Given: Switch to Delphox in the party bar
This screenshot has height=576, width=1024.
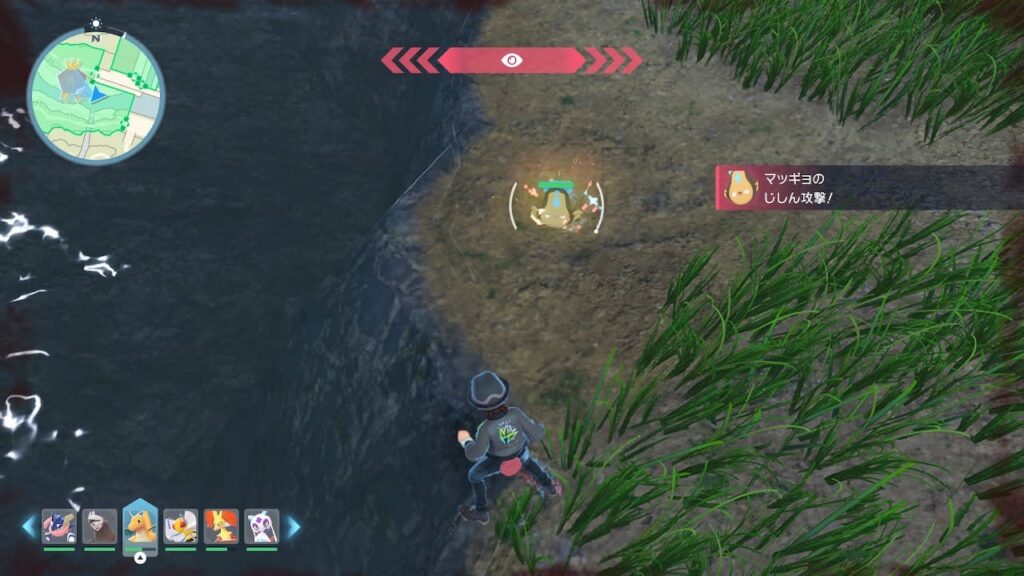Looking at the screenshot, I should 221,526.
